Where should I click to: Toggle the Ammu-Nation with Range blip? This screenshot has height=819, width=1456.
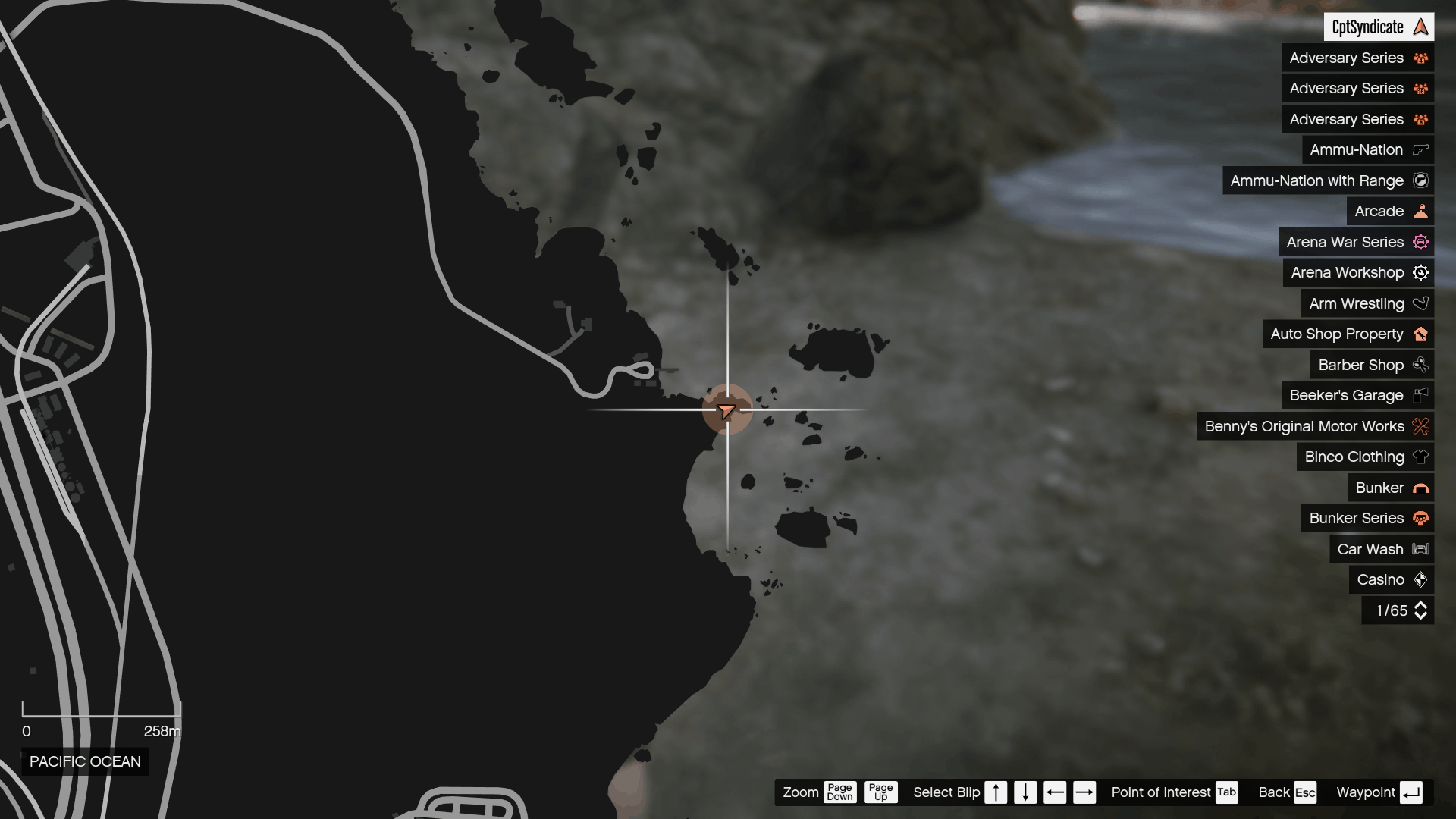click(x=1421, y=180)
